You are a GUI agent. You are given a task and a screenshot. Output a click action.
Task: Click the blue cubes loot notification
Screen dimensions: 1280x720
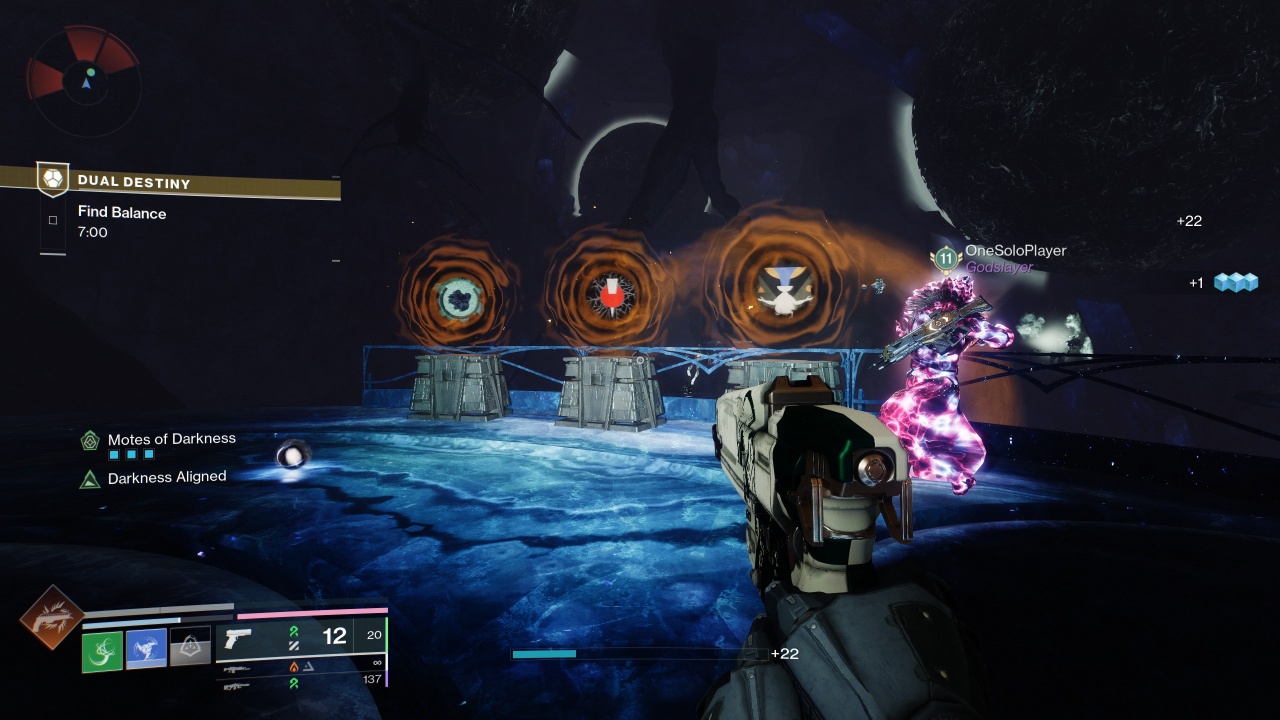[1235, 283]
